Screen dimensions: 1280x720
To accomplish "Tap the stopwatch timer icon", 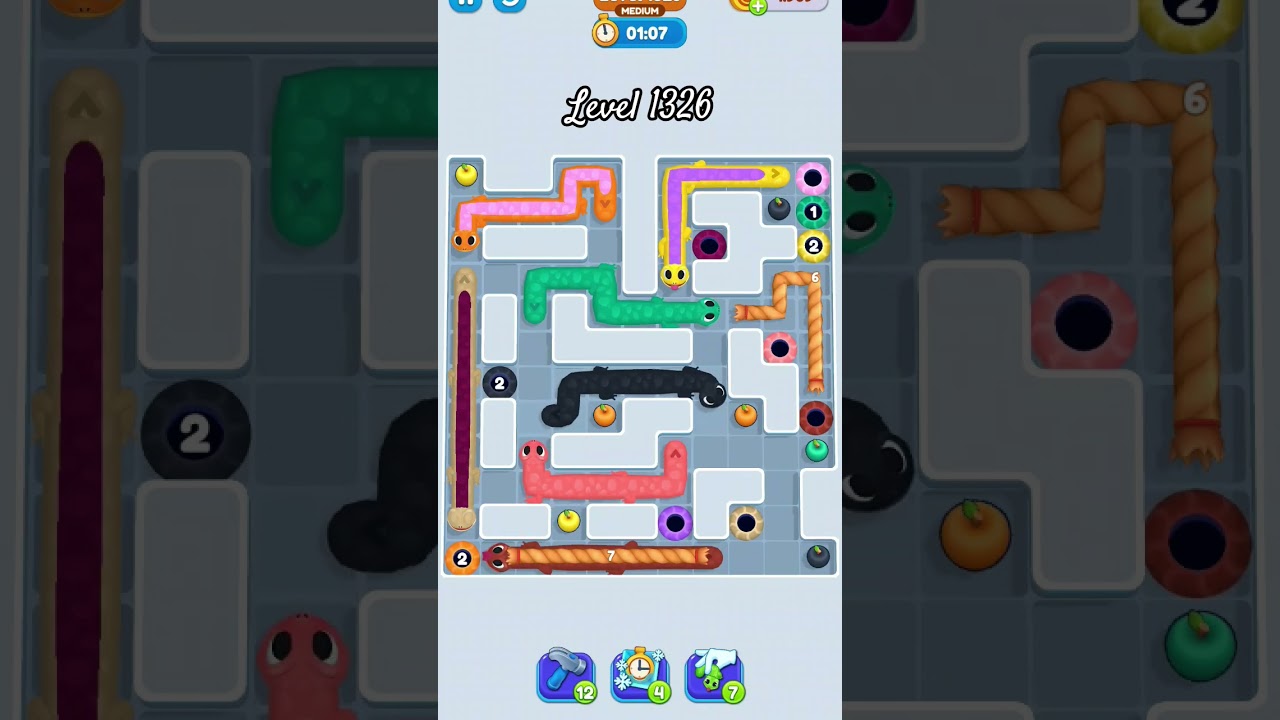I will coord(605,31).
